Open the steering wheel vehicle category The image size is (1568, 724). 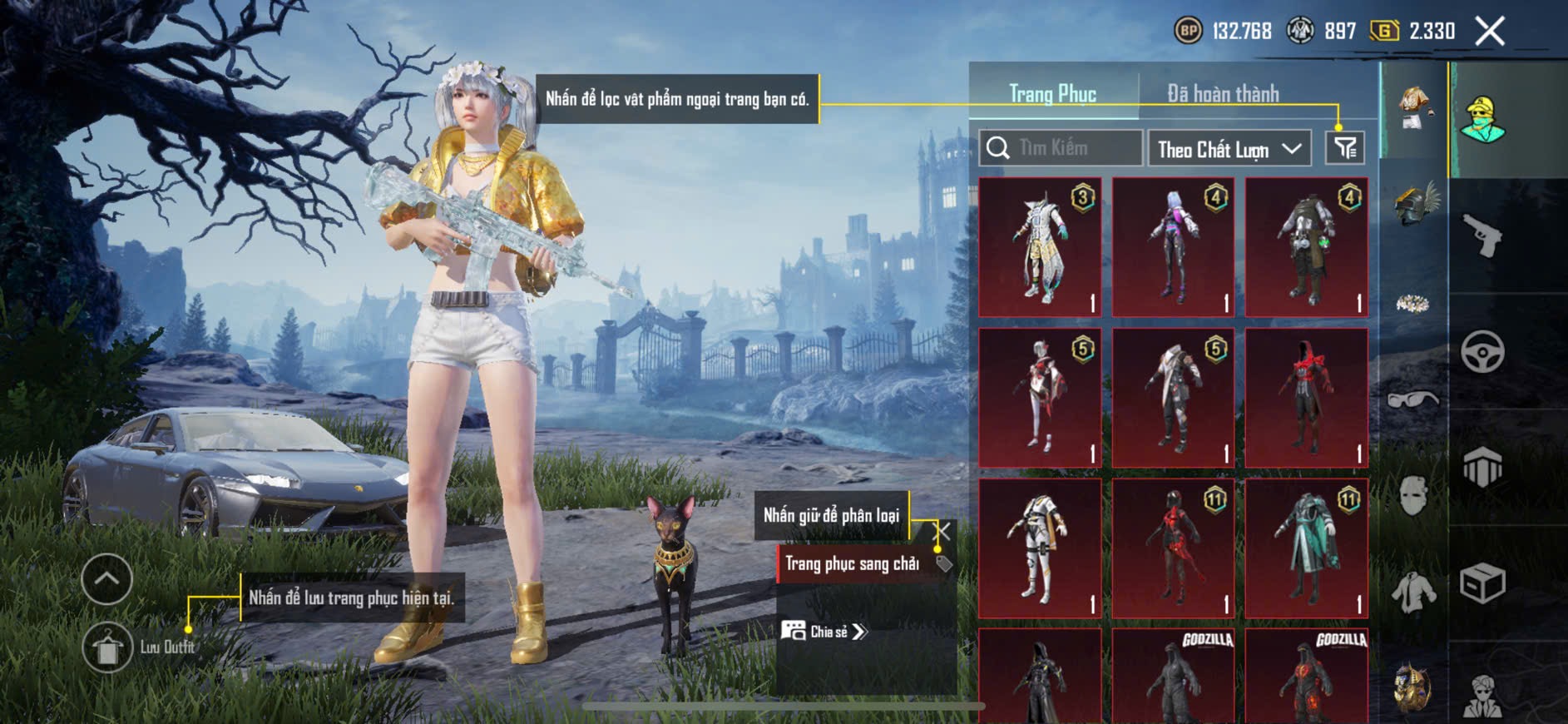[x=1482, y=351]
